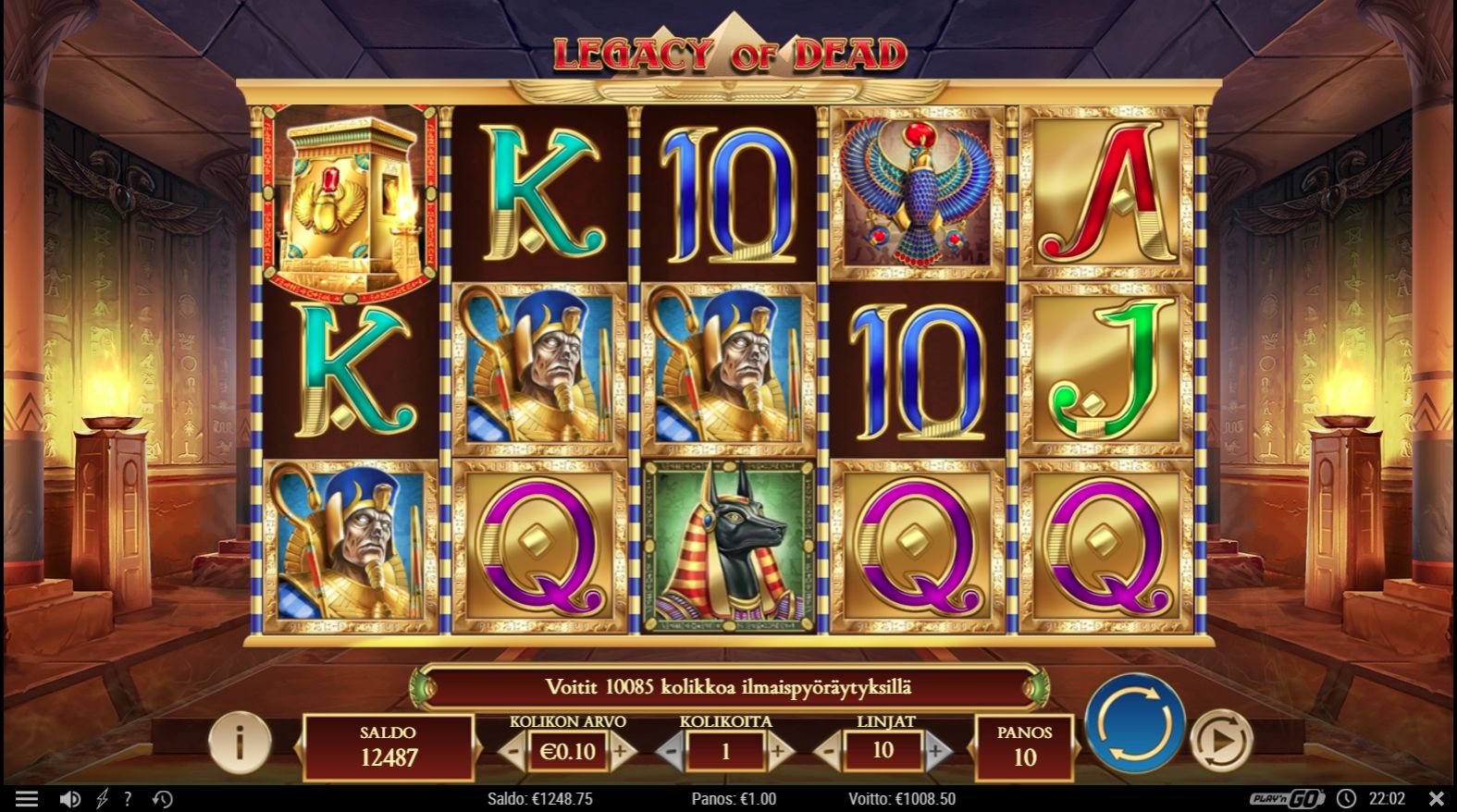Start autoplay with the gold play button
Viewport: 1457px width, 812px height.
coord(1220,740)
